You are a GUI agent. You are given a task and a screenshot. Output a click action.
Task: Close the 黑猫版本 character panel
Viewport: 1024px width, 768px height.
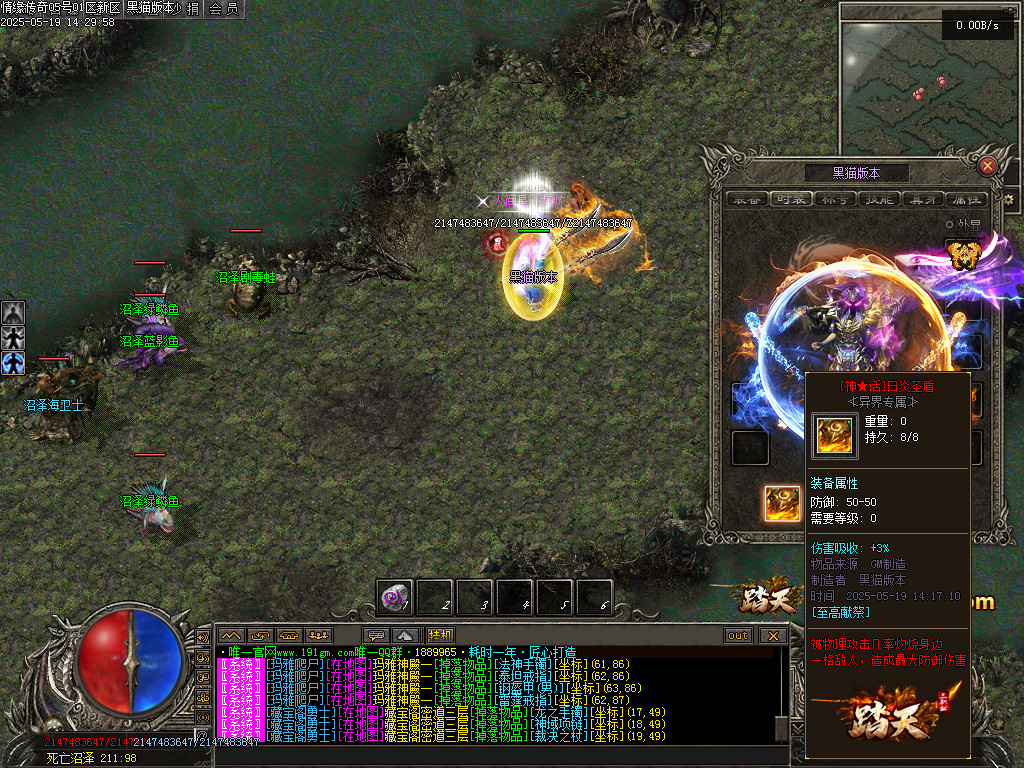[987, 166]
